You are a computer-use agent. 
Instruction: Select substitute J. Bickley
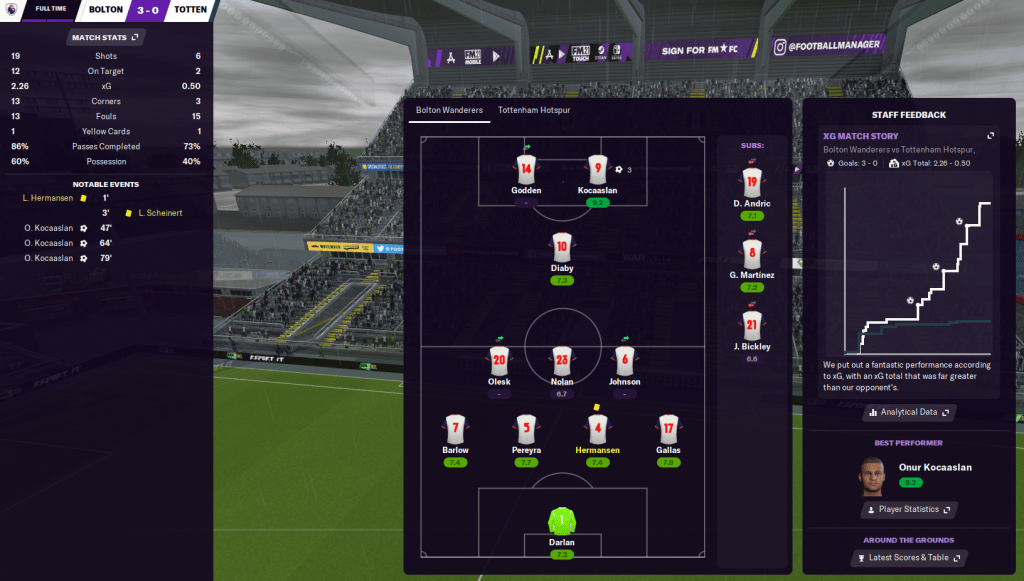tap(752, 324)
